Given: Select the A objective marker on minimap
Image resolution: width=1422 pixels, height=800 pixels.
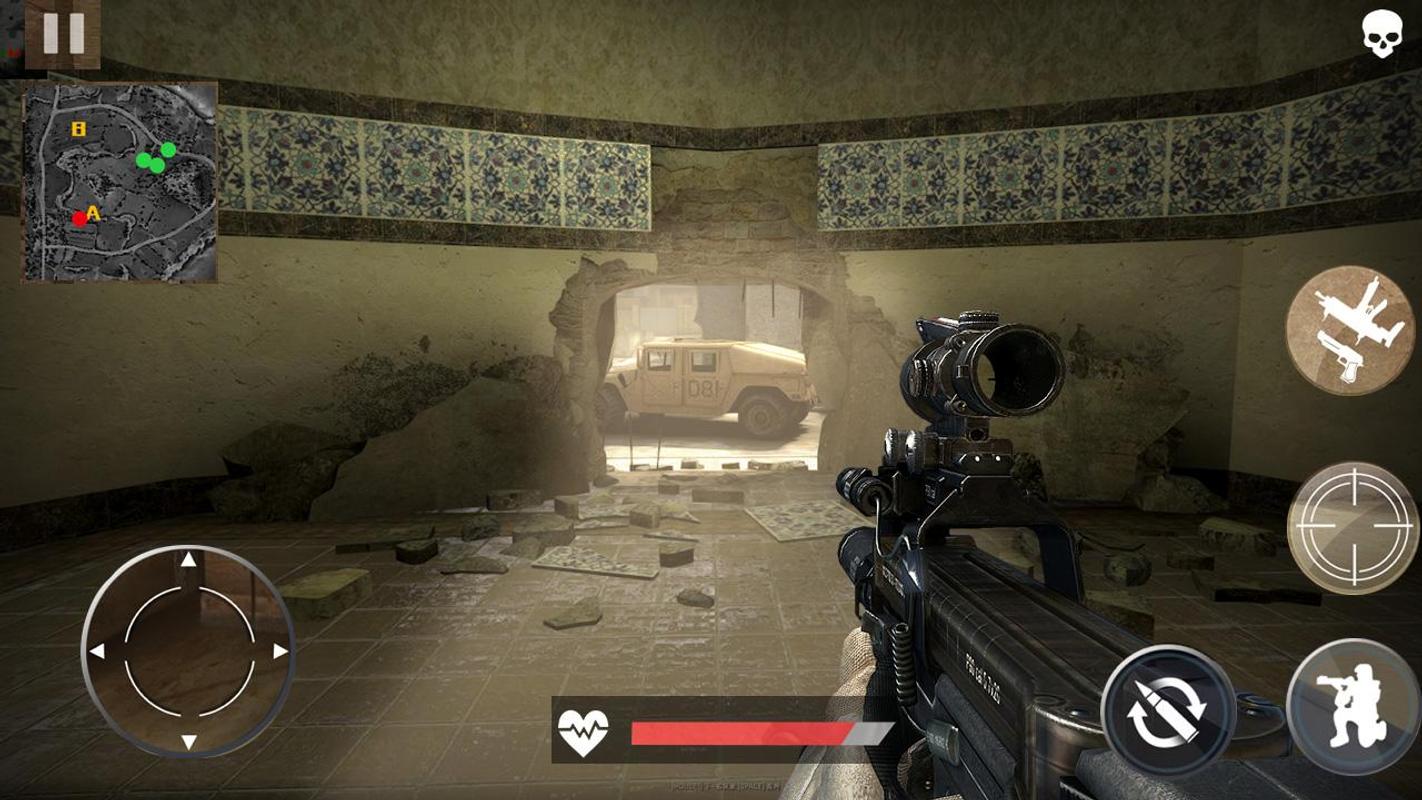Looking at the screenshot, I should pyautogui.click(x=94, y=212).
